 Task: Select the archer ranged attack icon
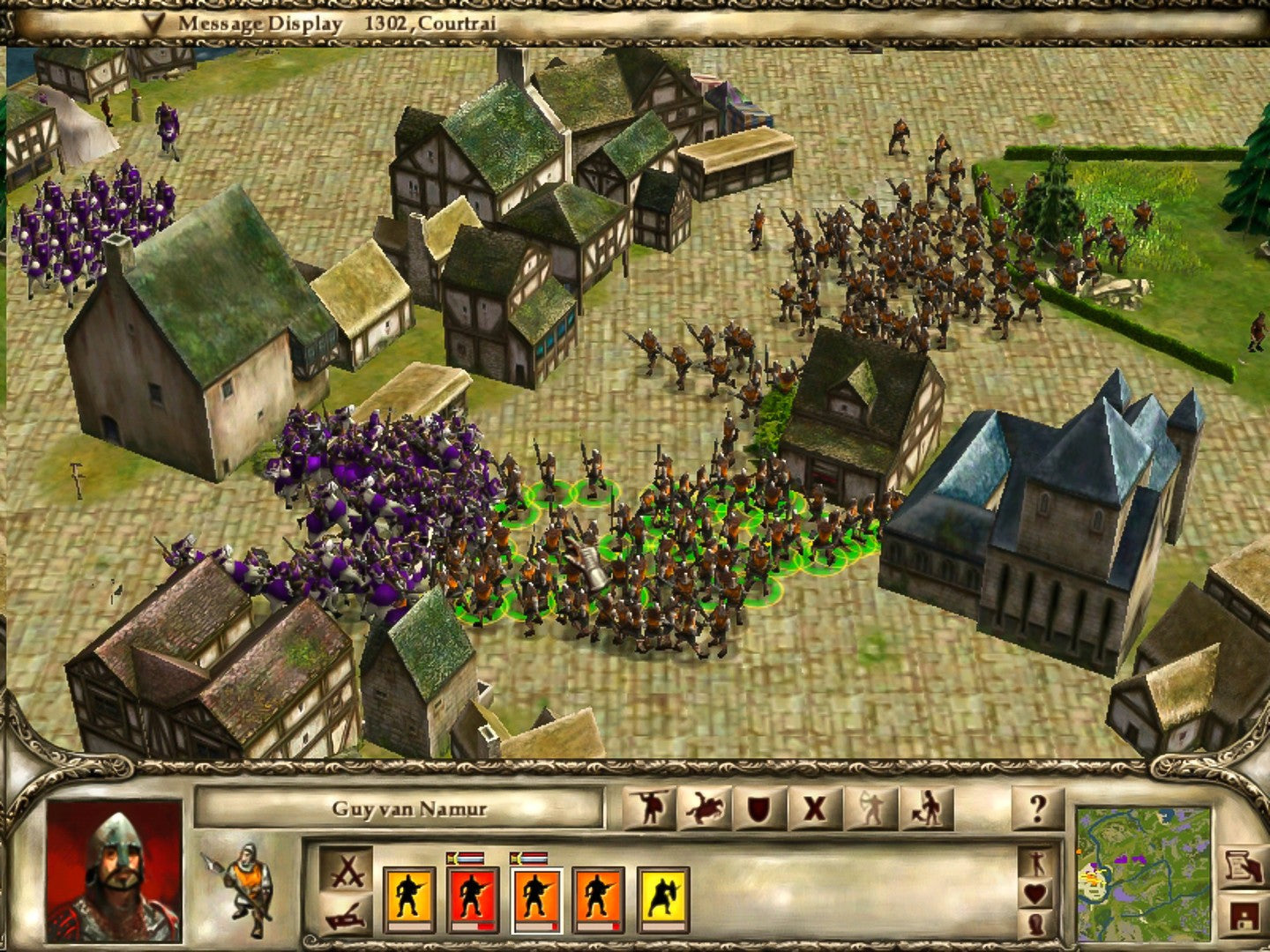[870, 807]
